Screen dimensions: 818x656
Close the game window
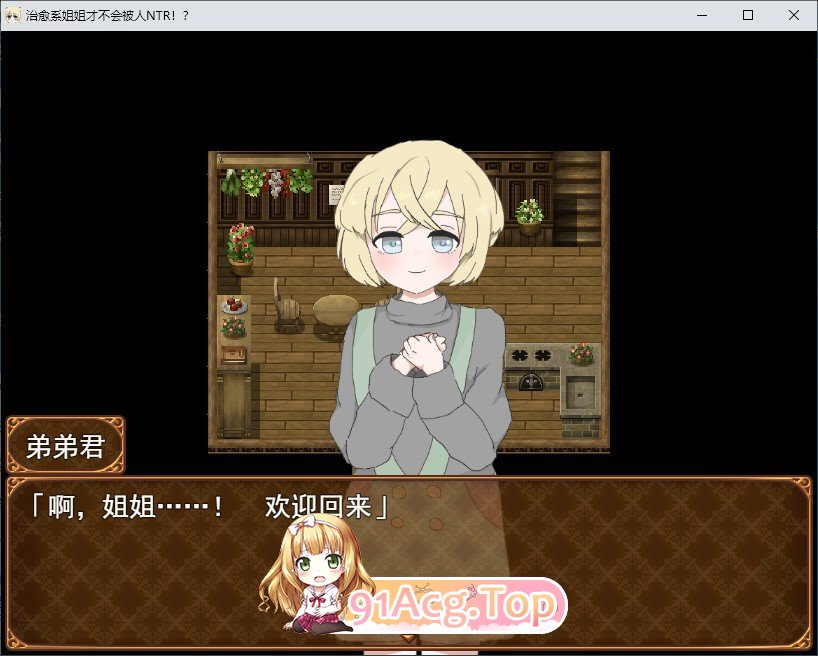pyautogui.click(x=794, y=15)
